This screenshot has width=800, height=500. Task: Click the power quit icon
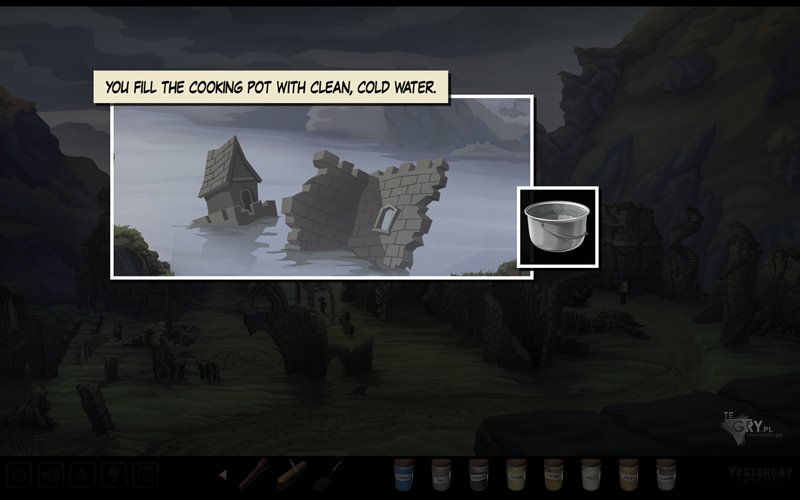[x=20, y=474]
